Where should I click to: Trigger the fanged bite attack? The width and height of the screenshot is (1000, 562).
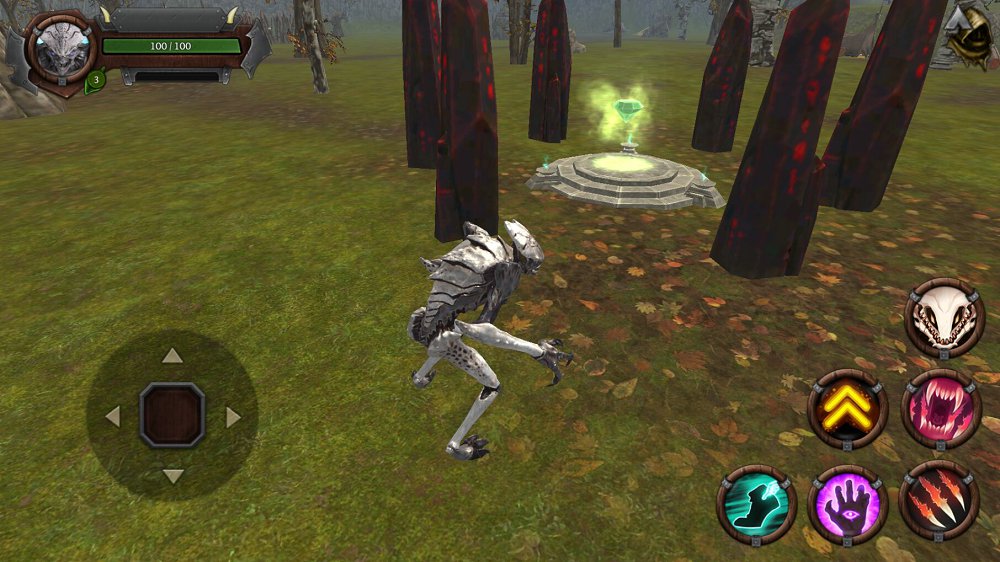click(x=941, y=408)
